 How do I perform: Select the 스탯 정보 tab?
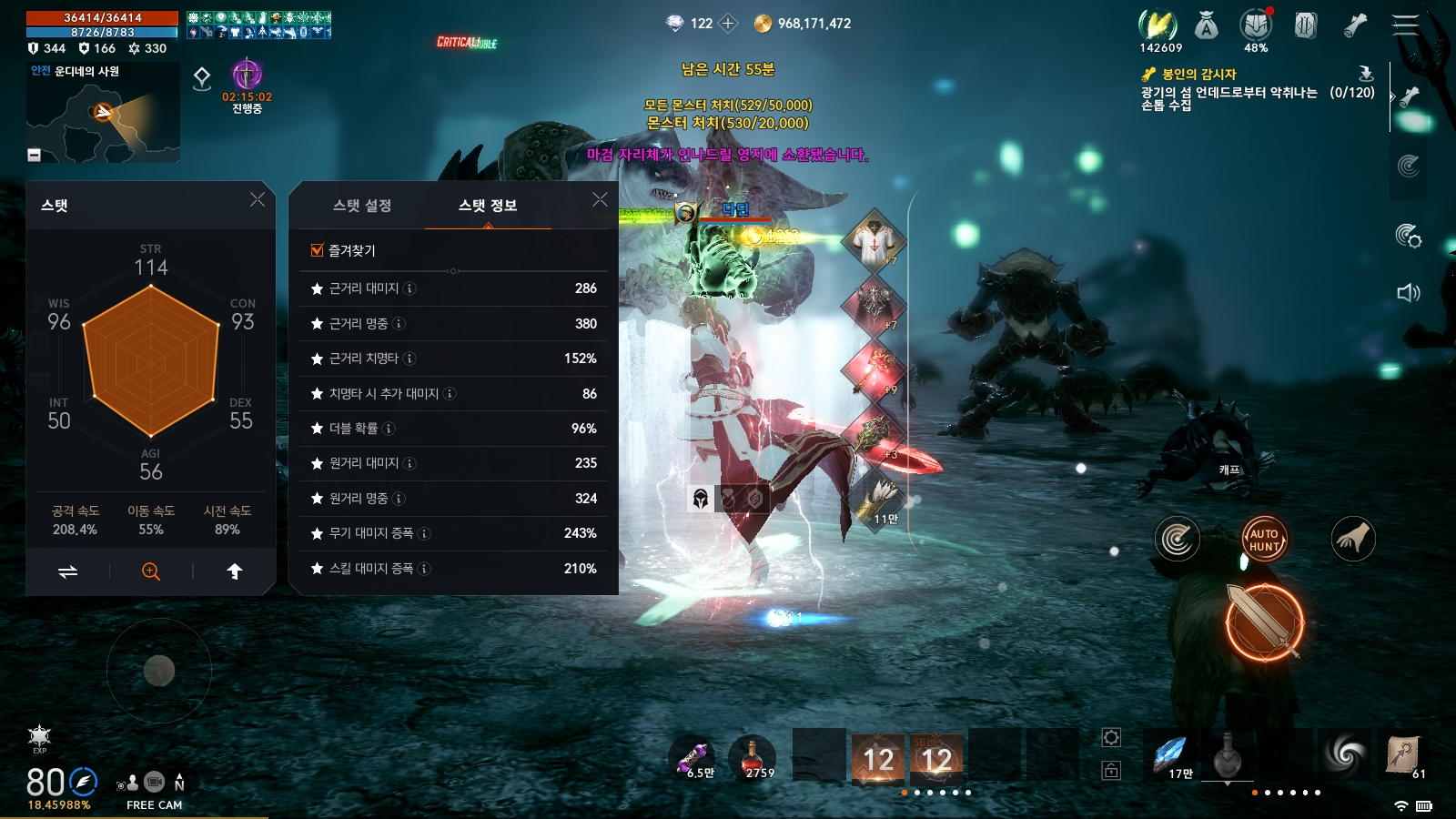tap(490, 207)
